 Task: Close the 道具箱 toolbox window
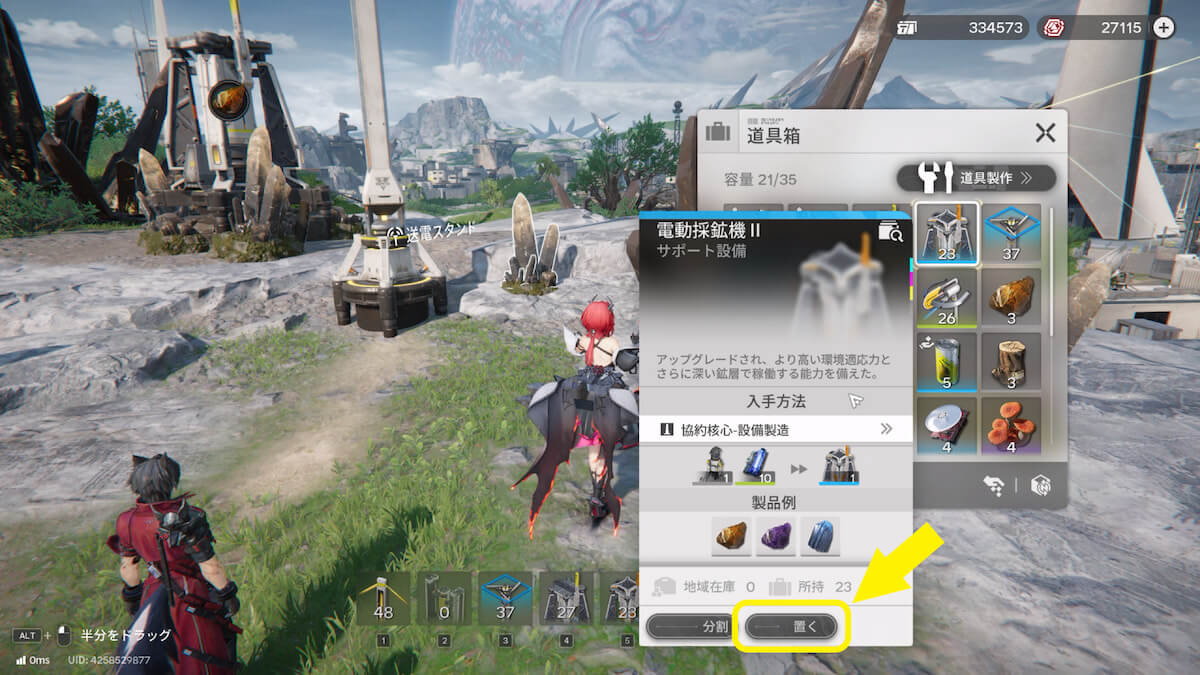pyautogui.click(x=1045, y=133)
